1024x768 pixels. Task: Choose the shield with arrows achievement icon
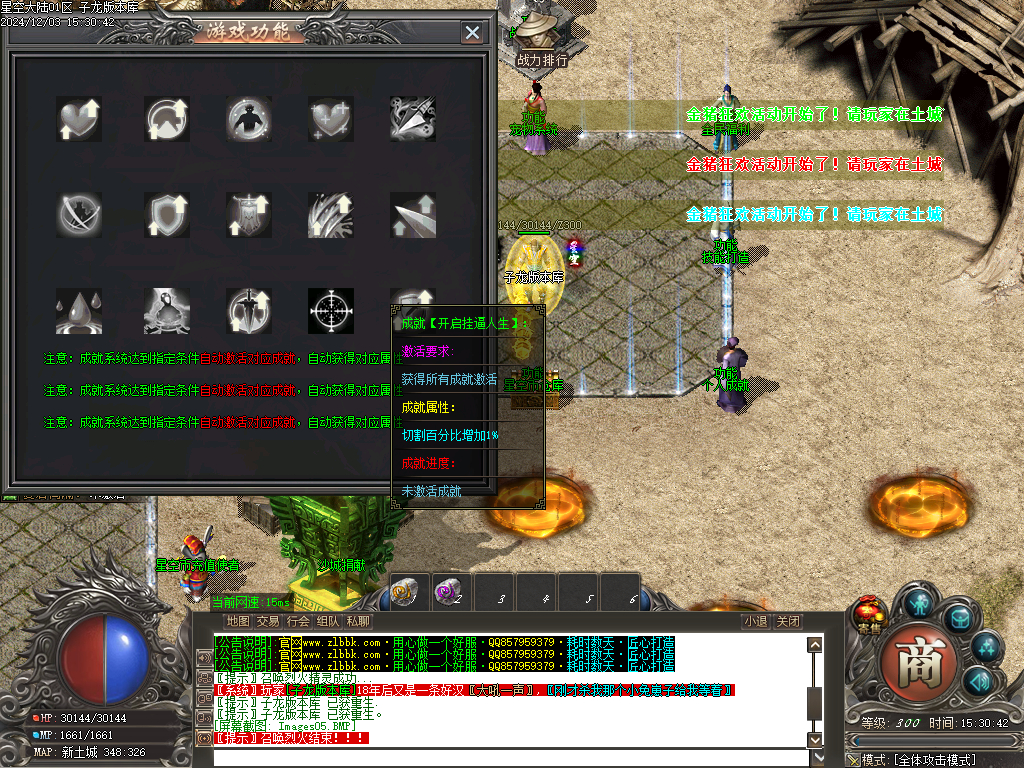[165, 214]
